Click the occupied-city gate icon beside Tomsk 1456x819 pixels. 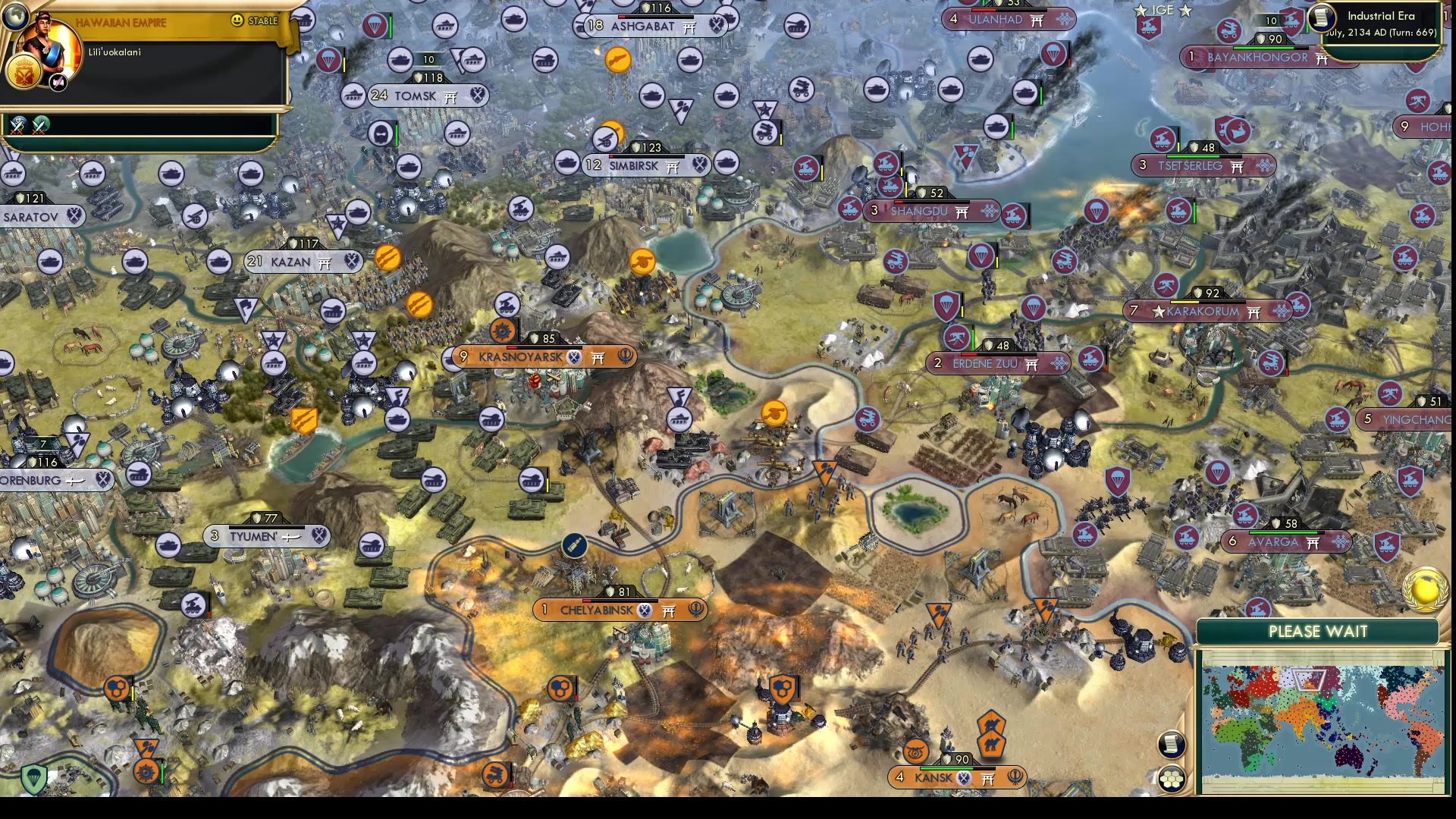click(453, 96)
